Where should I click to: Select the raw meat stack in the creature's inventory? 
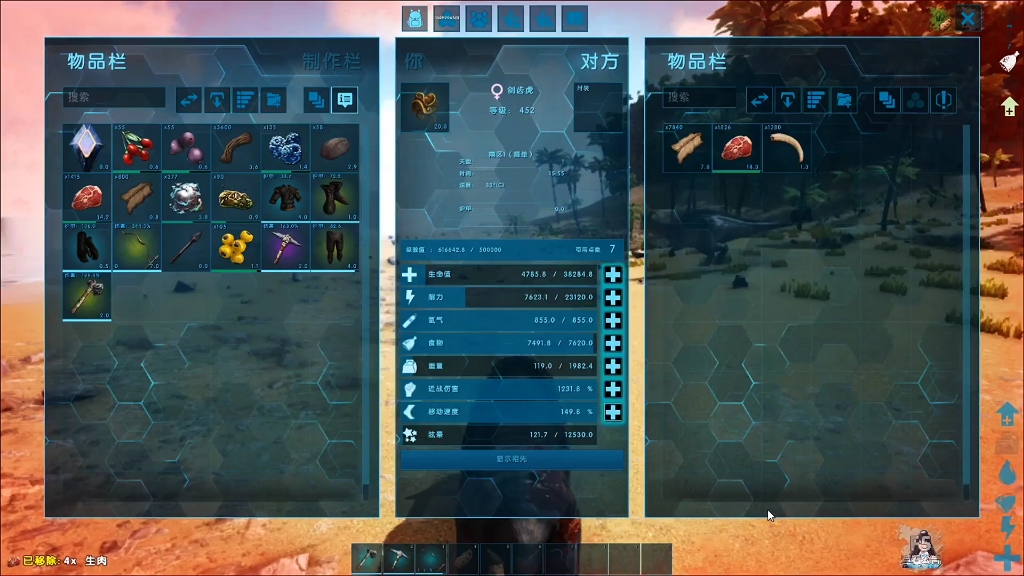point(736,149)
